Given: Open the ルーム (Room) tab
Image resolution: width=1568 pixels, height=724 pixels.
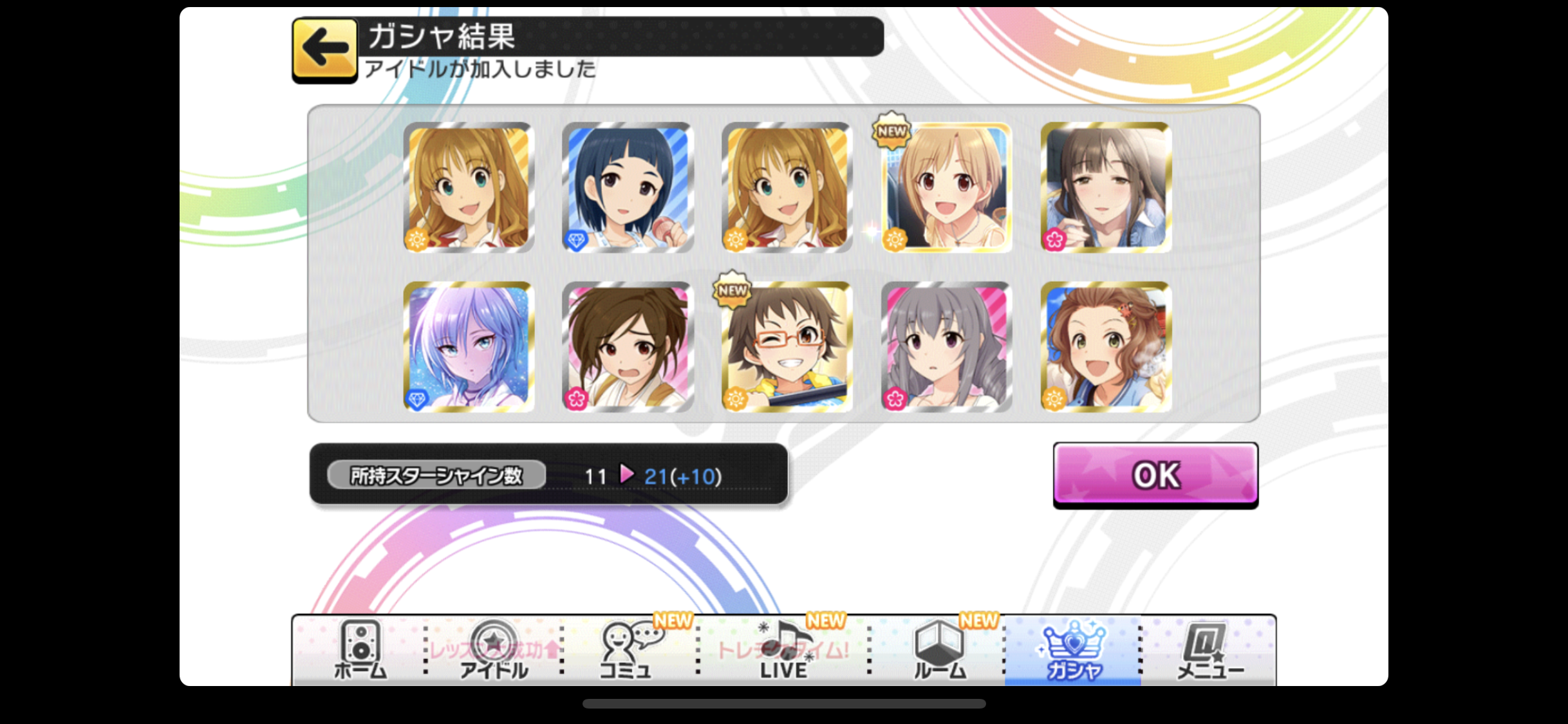Looking at the screenshot, I should [939, 650].
